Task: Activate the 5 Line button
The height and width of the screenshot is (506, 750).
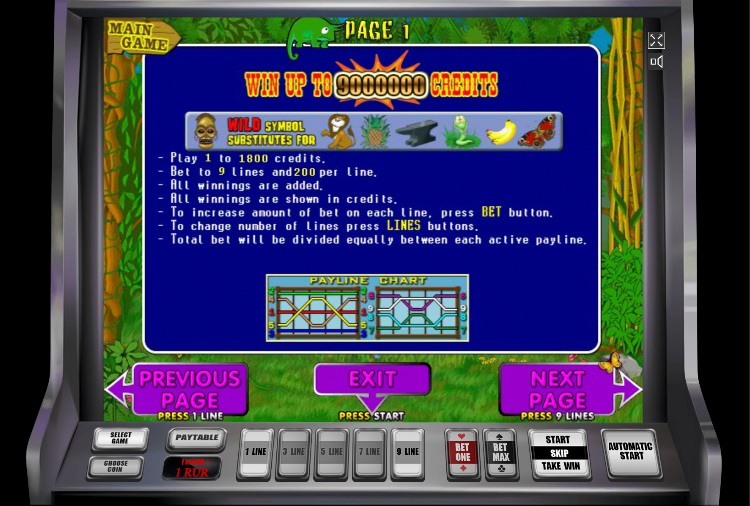Action: click(331, 453)
